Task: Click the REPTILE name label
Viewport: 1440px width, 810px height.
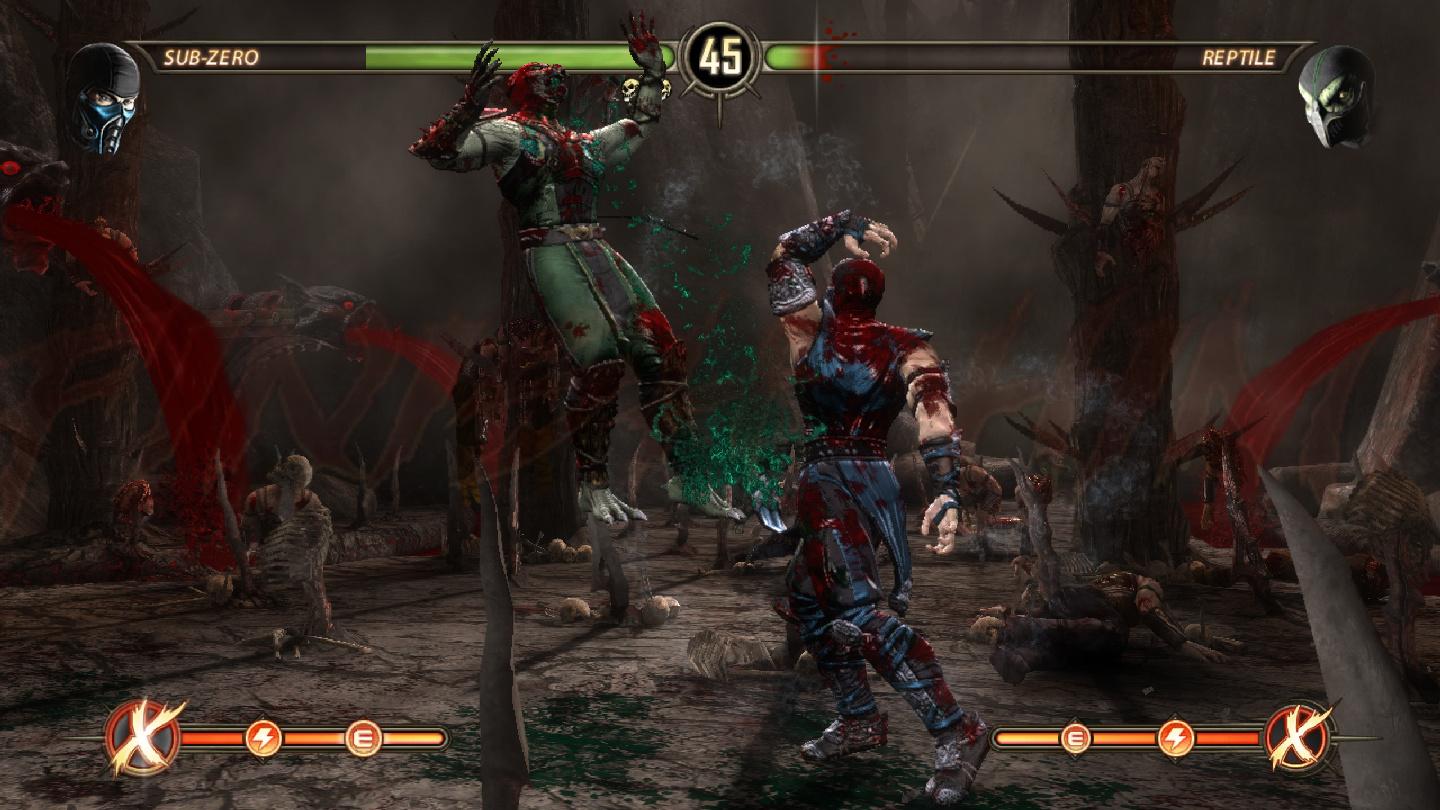Action: (x=1240, y=58)
